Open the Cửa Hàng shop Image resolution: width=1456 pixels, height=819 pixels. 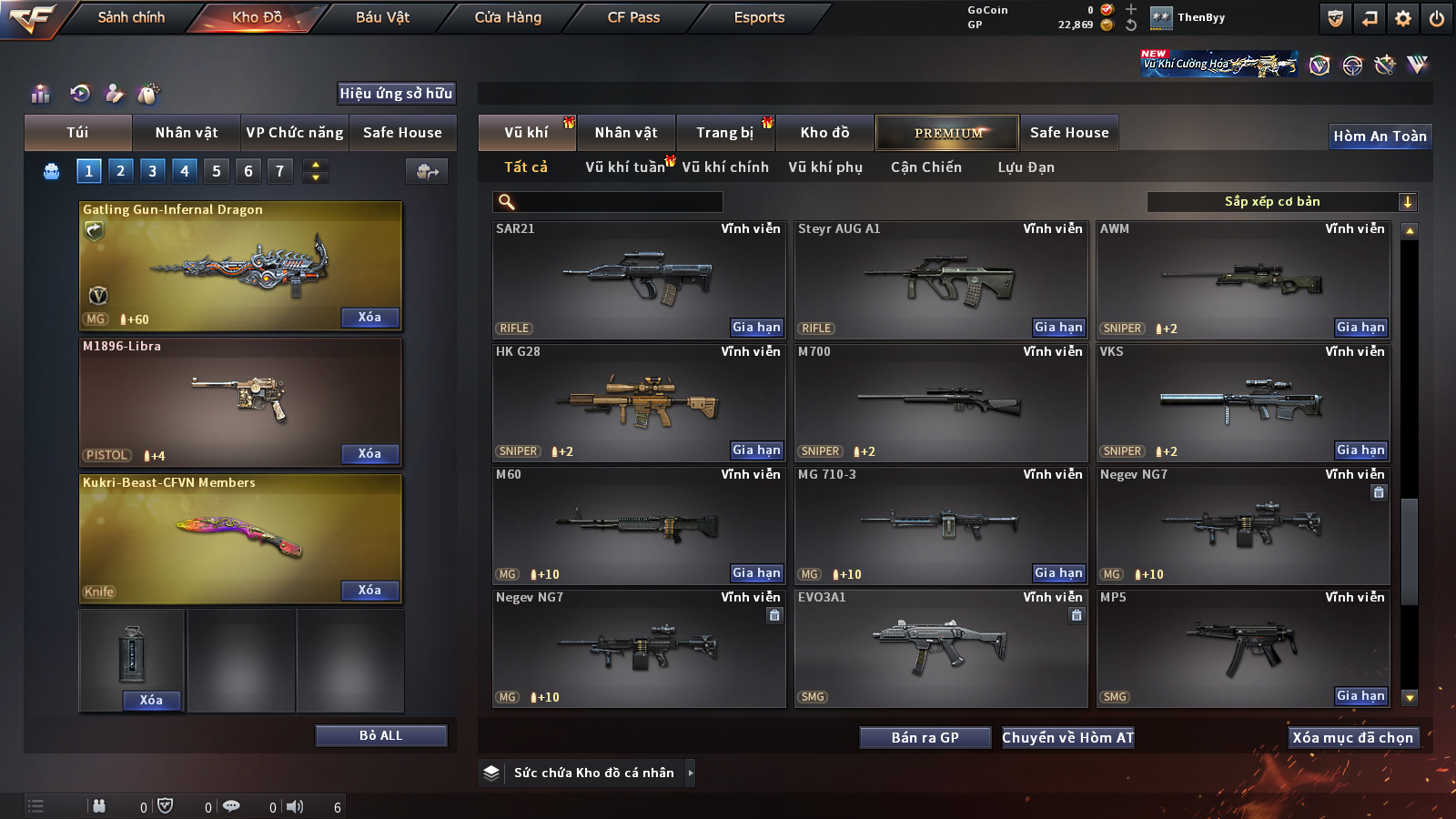click(508, 17)
